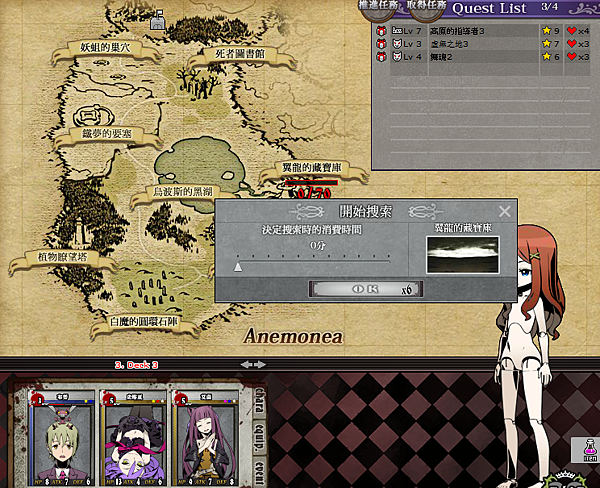Open the pink potion item icon
This screenshot has width=600, height=488.
[585, 450]
